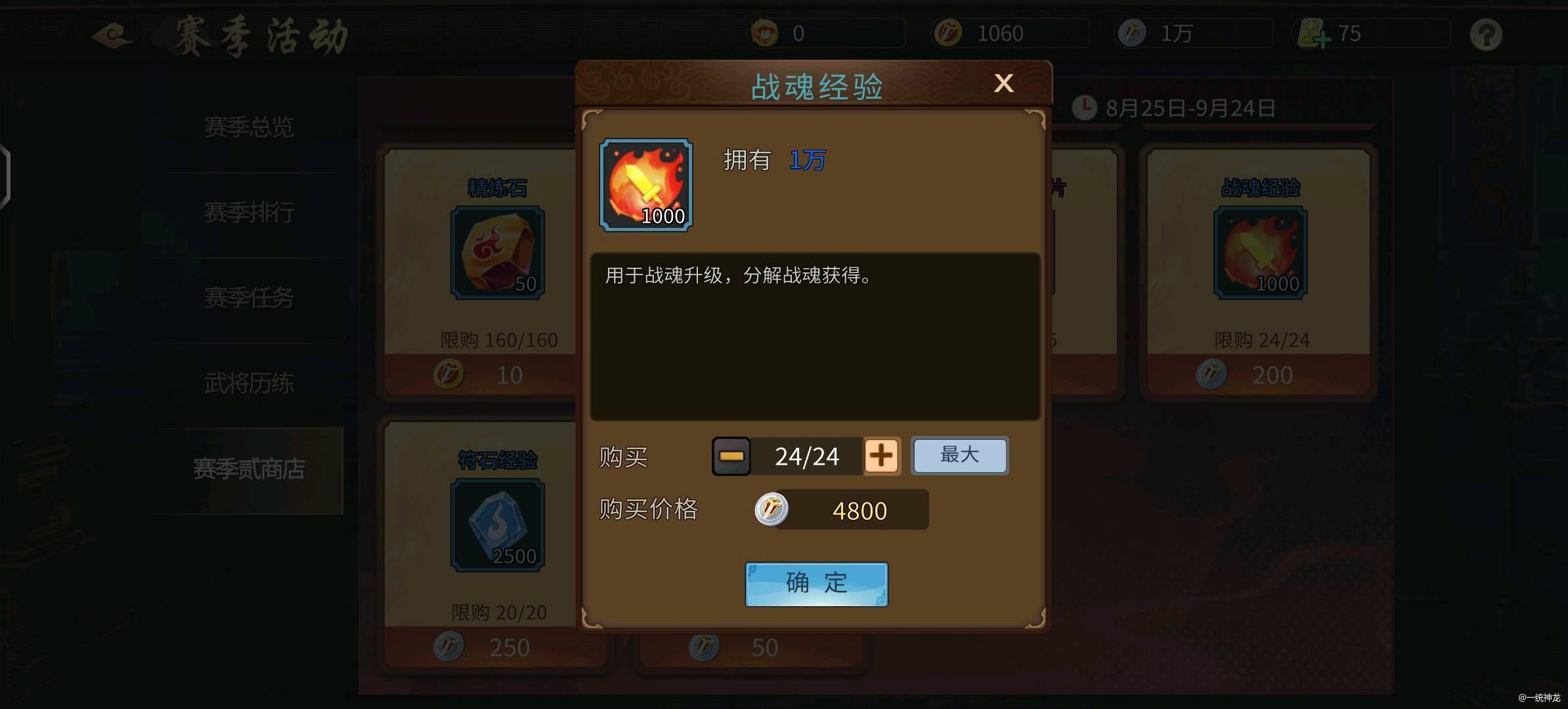Click the silver coin icon showing 1万
This screenshot has height=709, width=1568.
pos(1131,32)
